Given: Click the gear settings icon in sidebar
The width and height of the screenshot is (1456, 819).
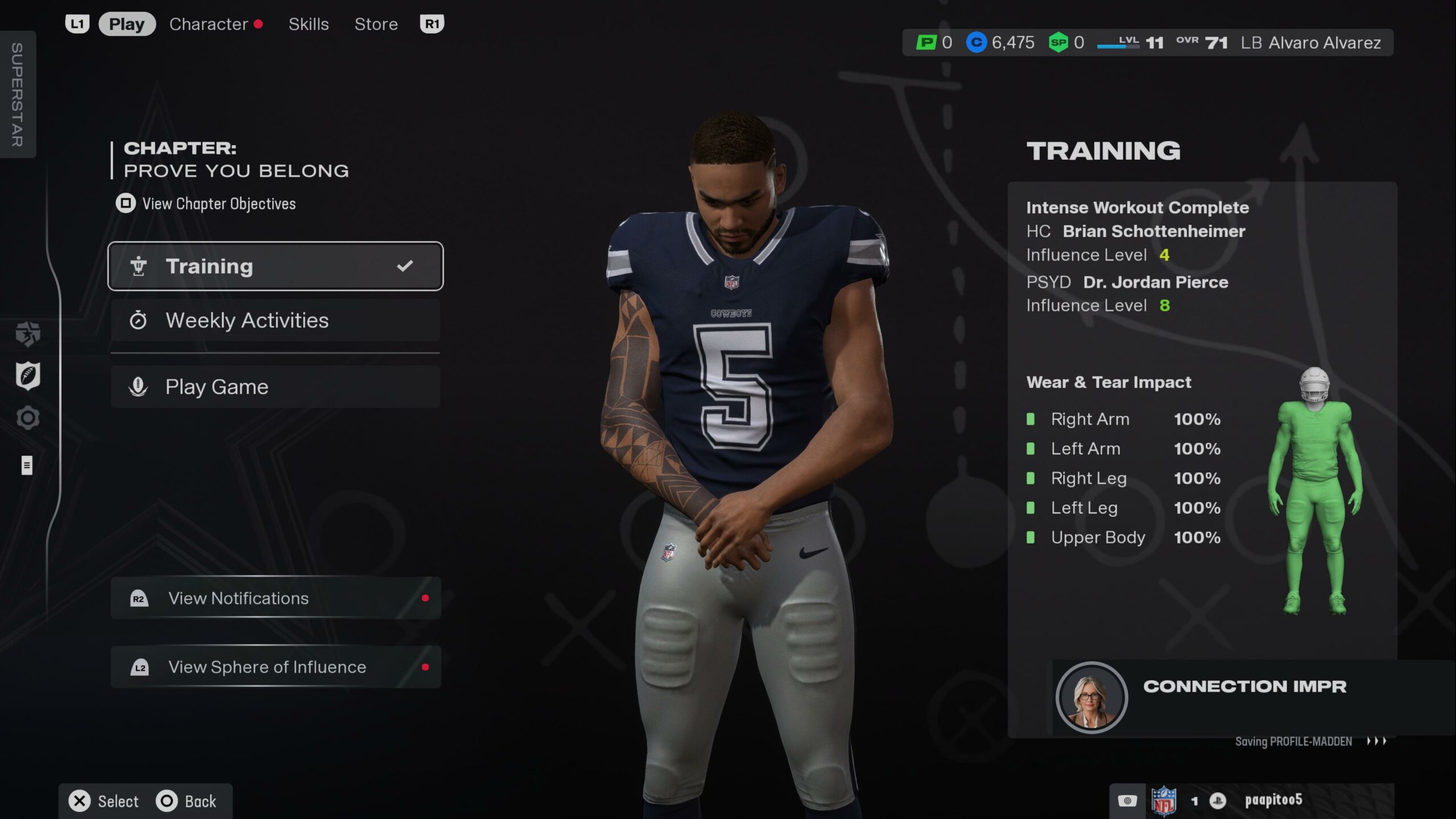Looking at the screenshot, I should click(x=27, y=419).
